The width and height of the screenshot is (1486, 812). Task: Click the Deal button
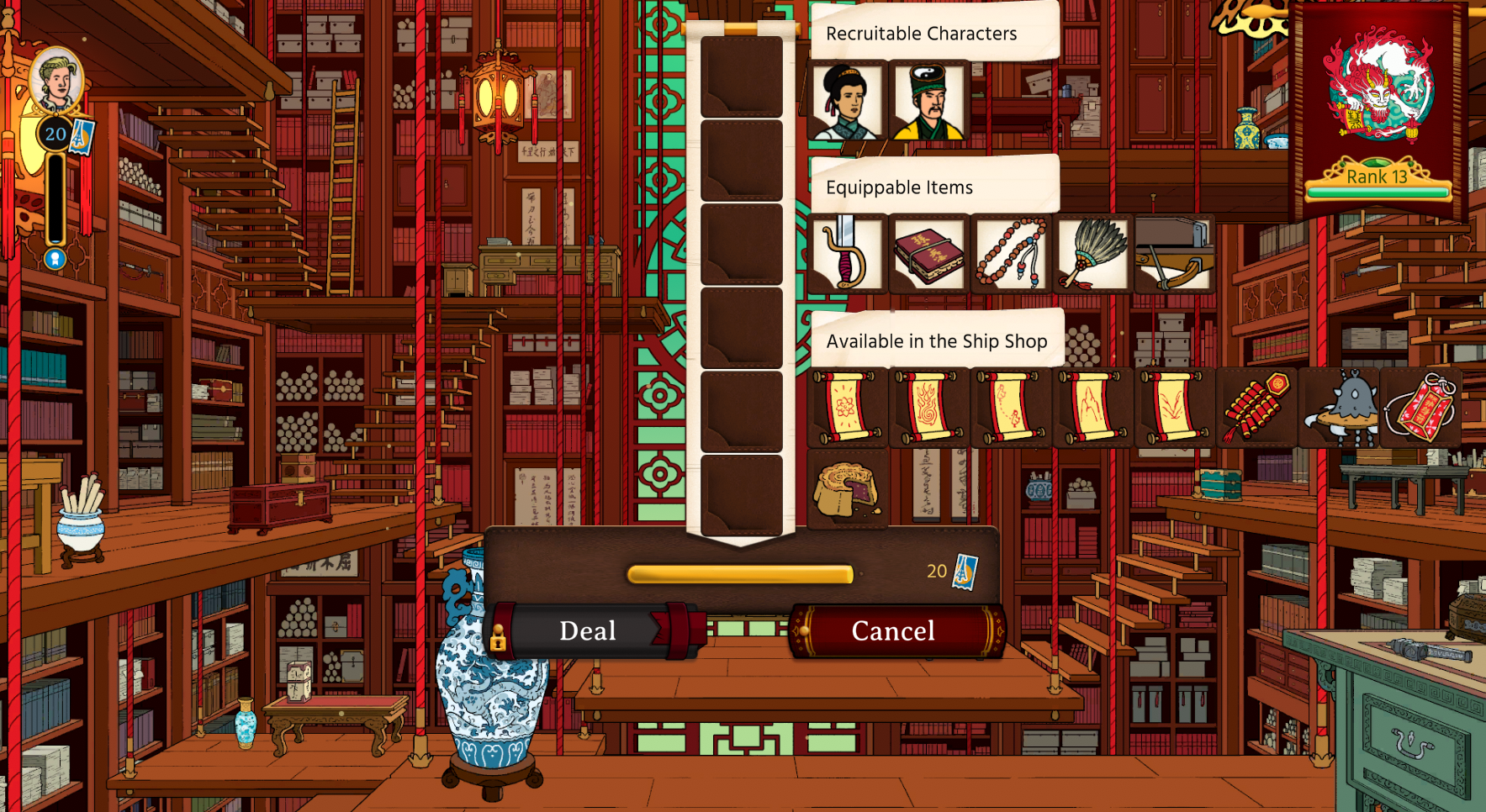(x=589, y=630)
